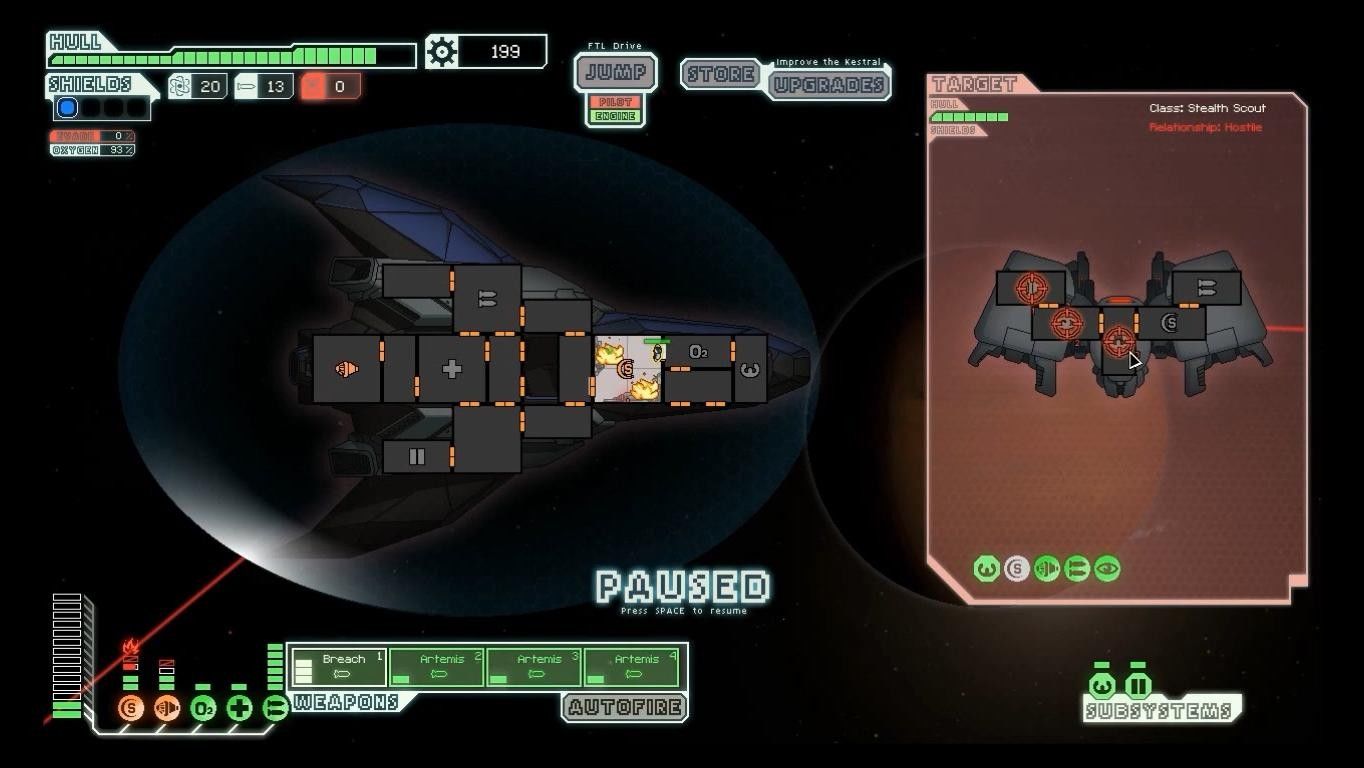This screenshot has height=768, width=1364.
Task: Add power to the orange shields system icon
Action: [131, 709]
